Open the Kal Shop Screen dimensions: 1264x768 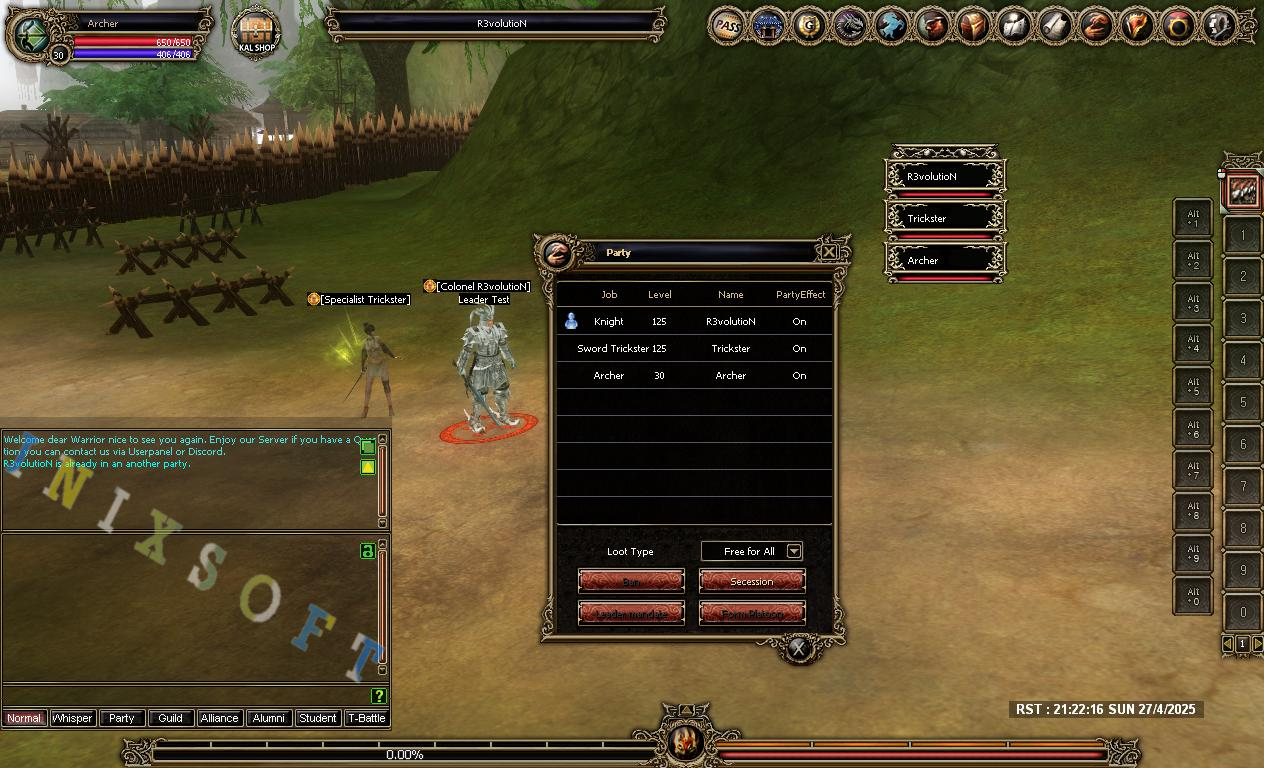coord(256,33)
